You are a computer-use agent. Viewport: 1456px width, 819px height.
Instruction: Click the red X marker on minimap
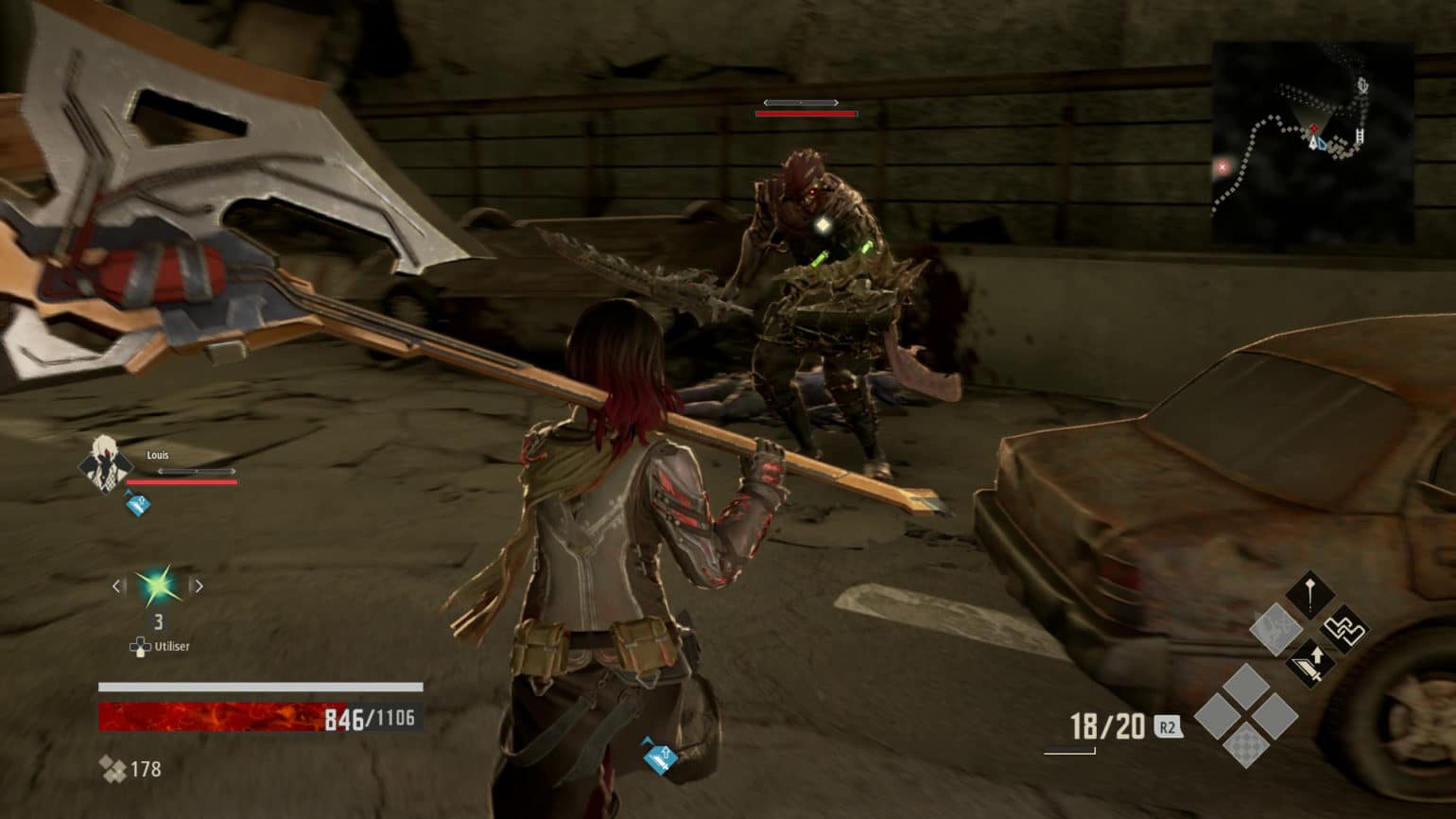coord(1222,167)
